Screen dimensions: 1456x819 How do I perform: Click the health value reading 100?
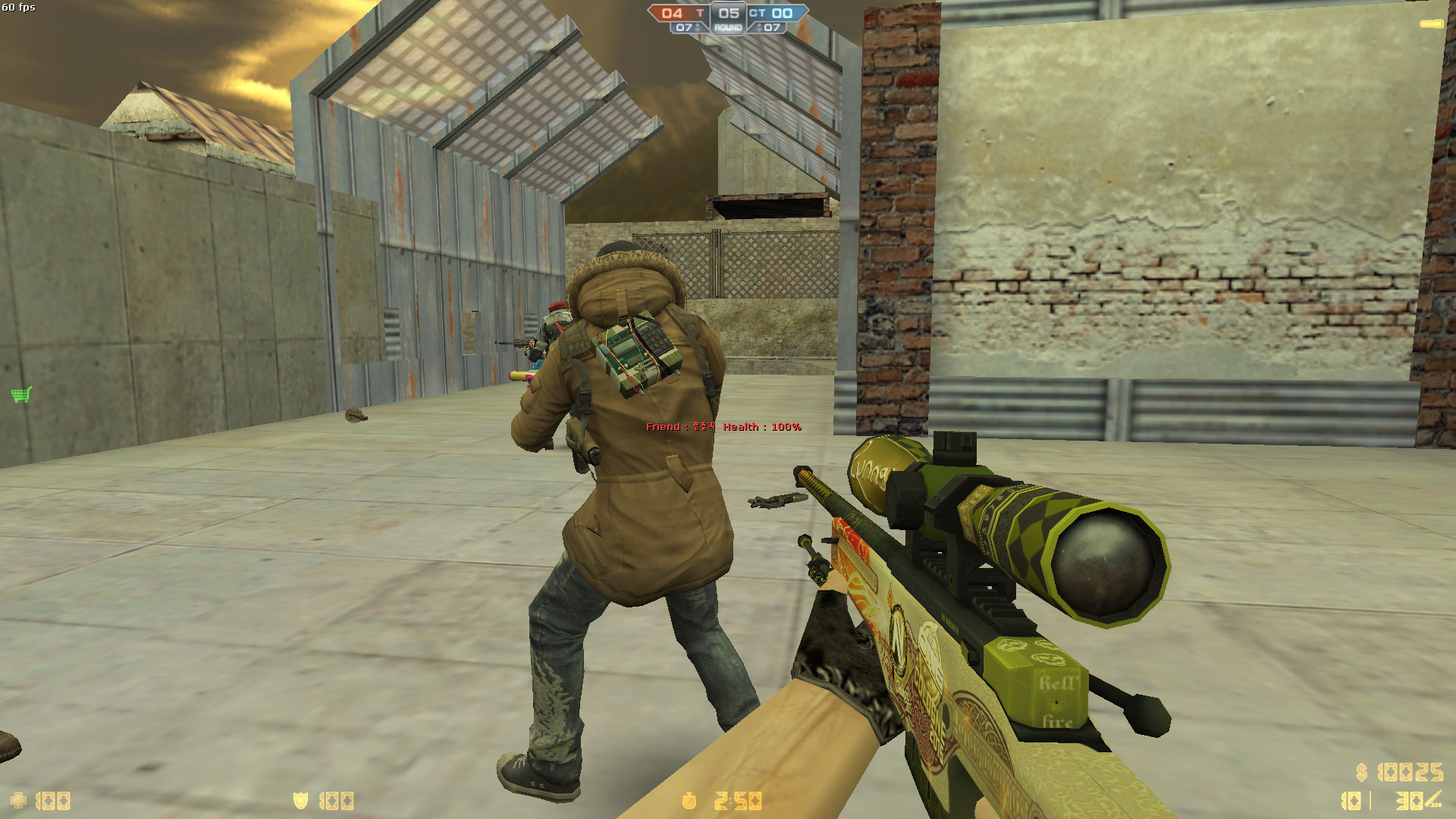[52, 800]
